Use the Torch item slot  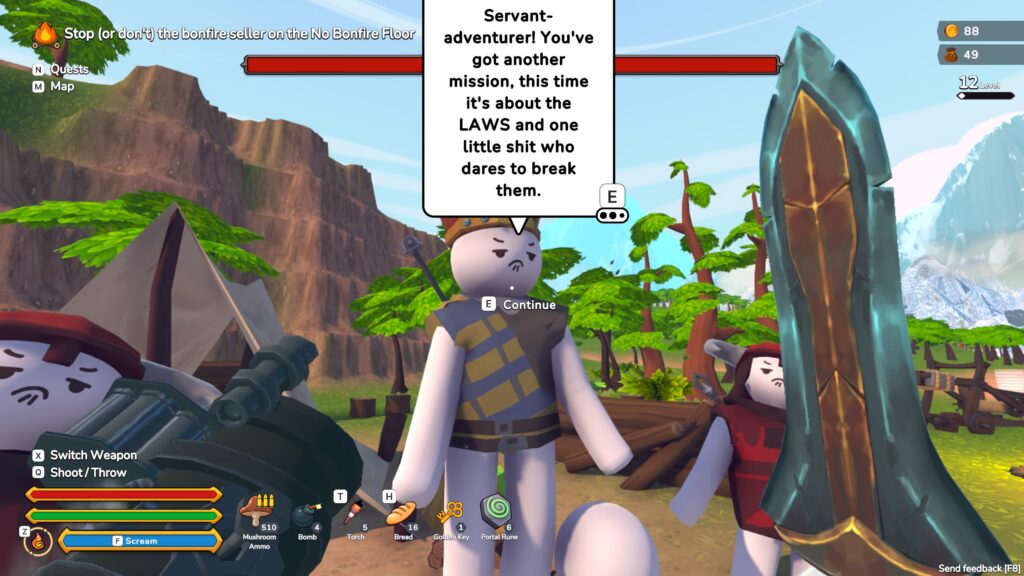click(x=353, y=514)
